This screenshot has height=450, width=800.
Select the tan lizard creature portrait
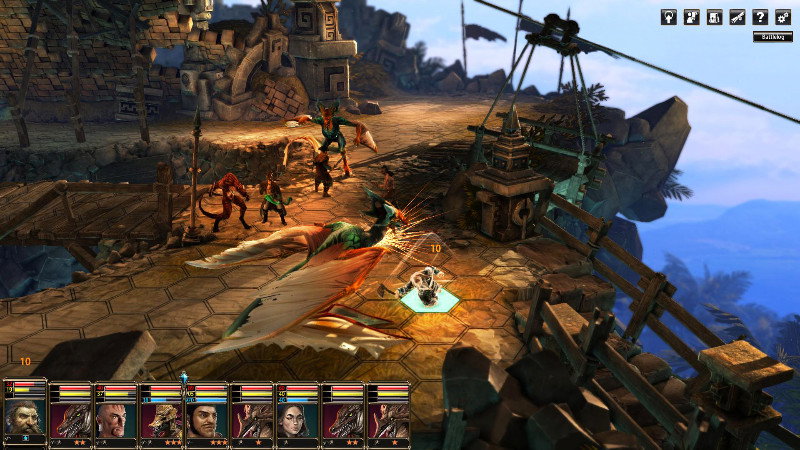pos(161,420)
